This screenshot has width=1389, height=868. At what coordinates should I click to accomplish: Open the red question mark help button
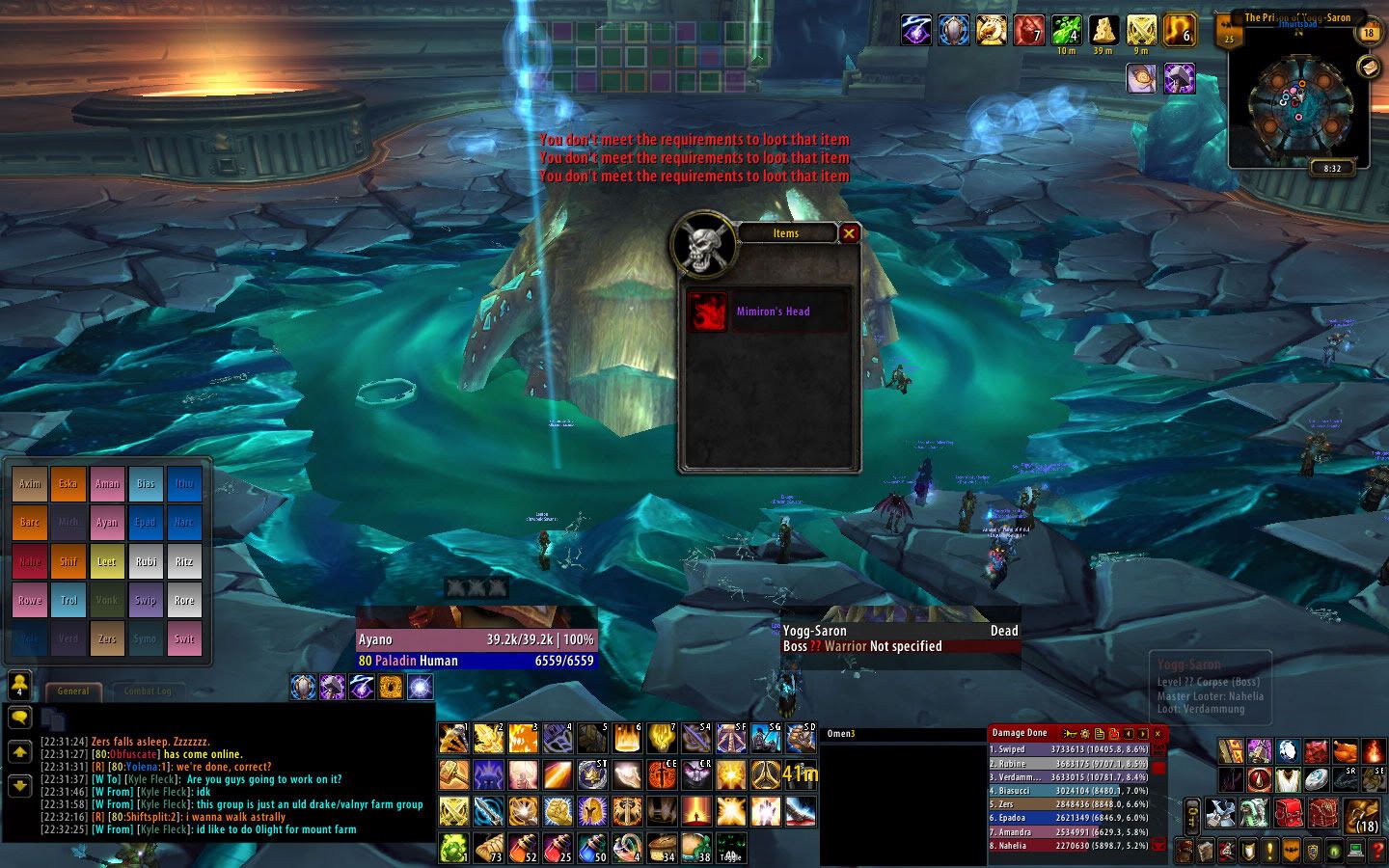(x=1378, y=851)
